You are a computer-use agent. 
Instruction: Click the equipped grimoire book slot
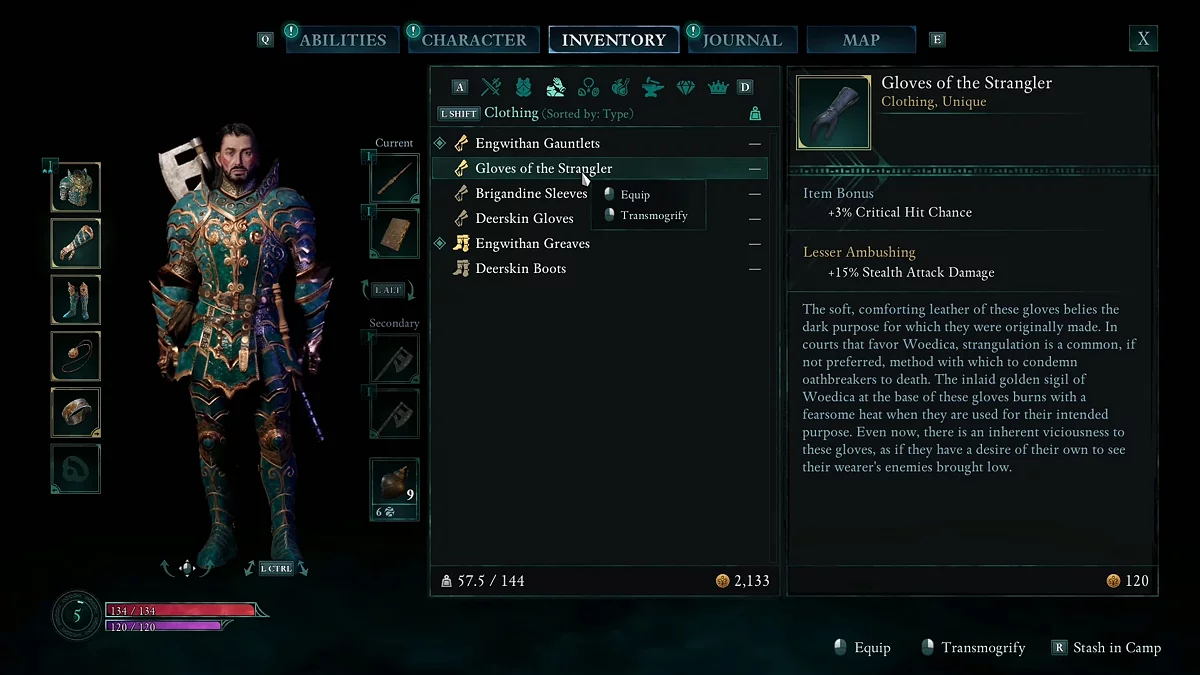pyautogui.click(x=394, y=235)
